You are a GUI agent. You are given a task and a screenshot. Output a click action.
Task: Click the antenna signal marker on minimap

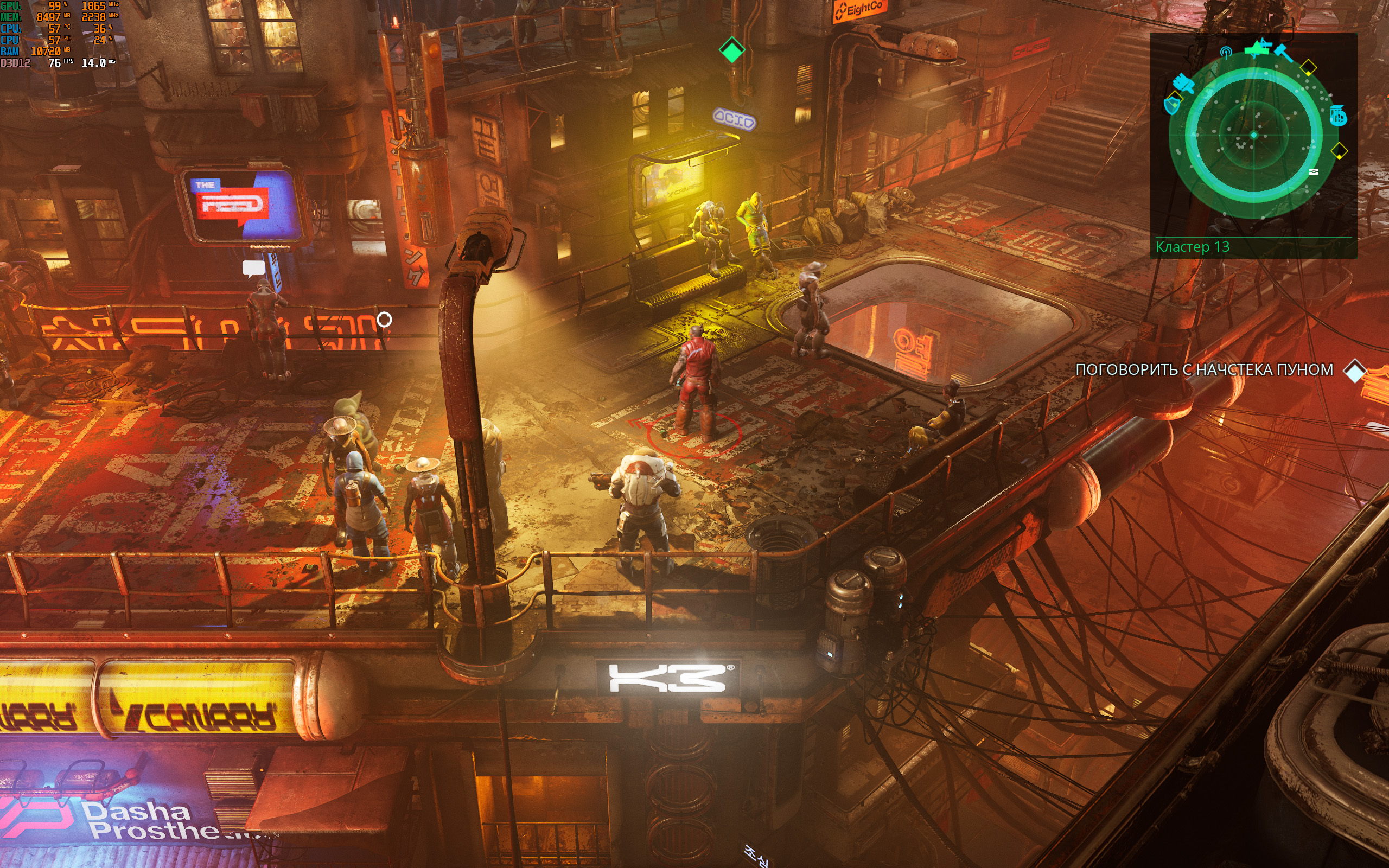(1226, 53)
